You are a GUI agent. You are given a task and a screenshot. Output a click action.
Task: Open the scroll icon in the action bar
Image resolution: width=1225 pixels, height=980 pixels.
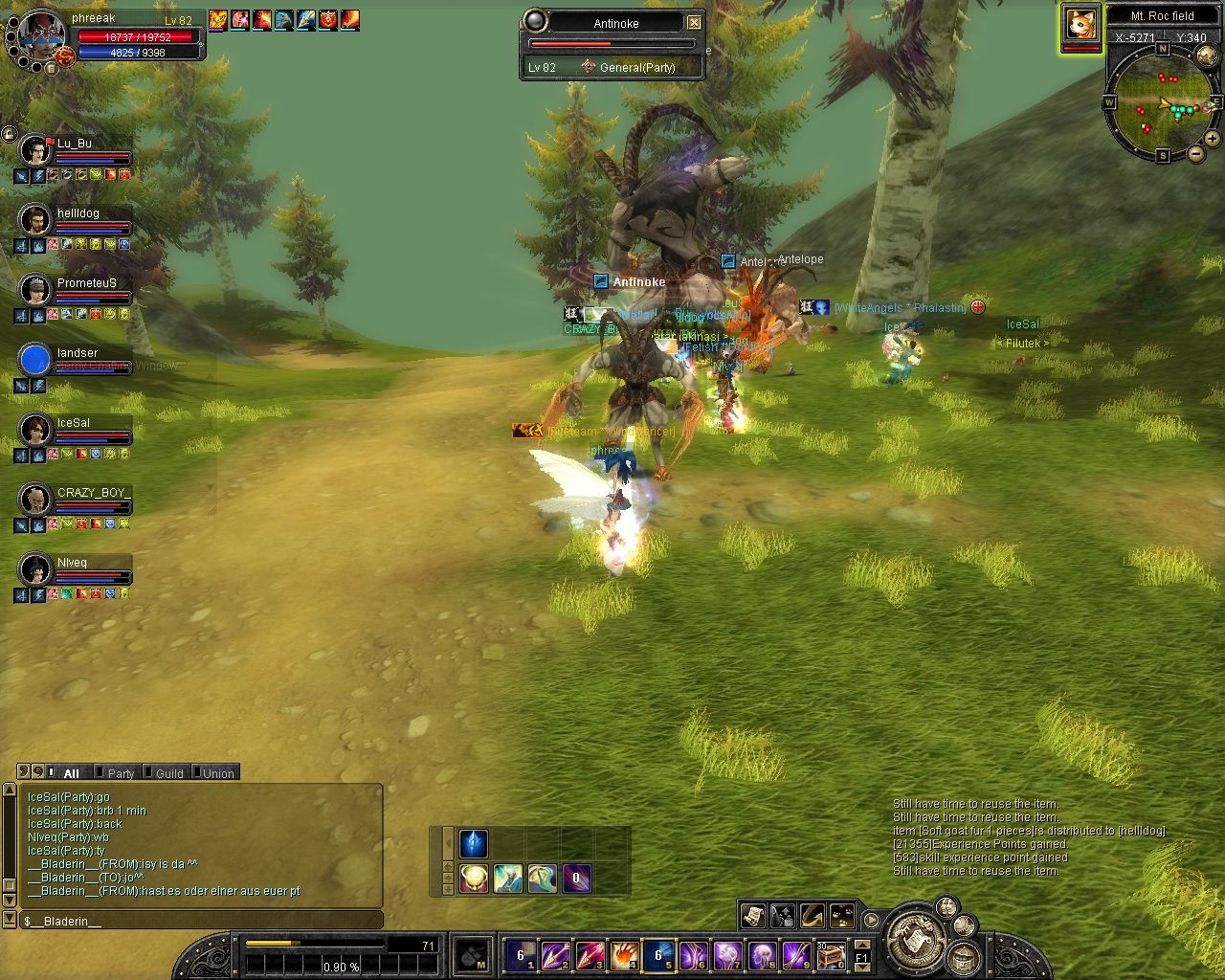click(752, 916)
